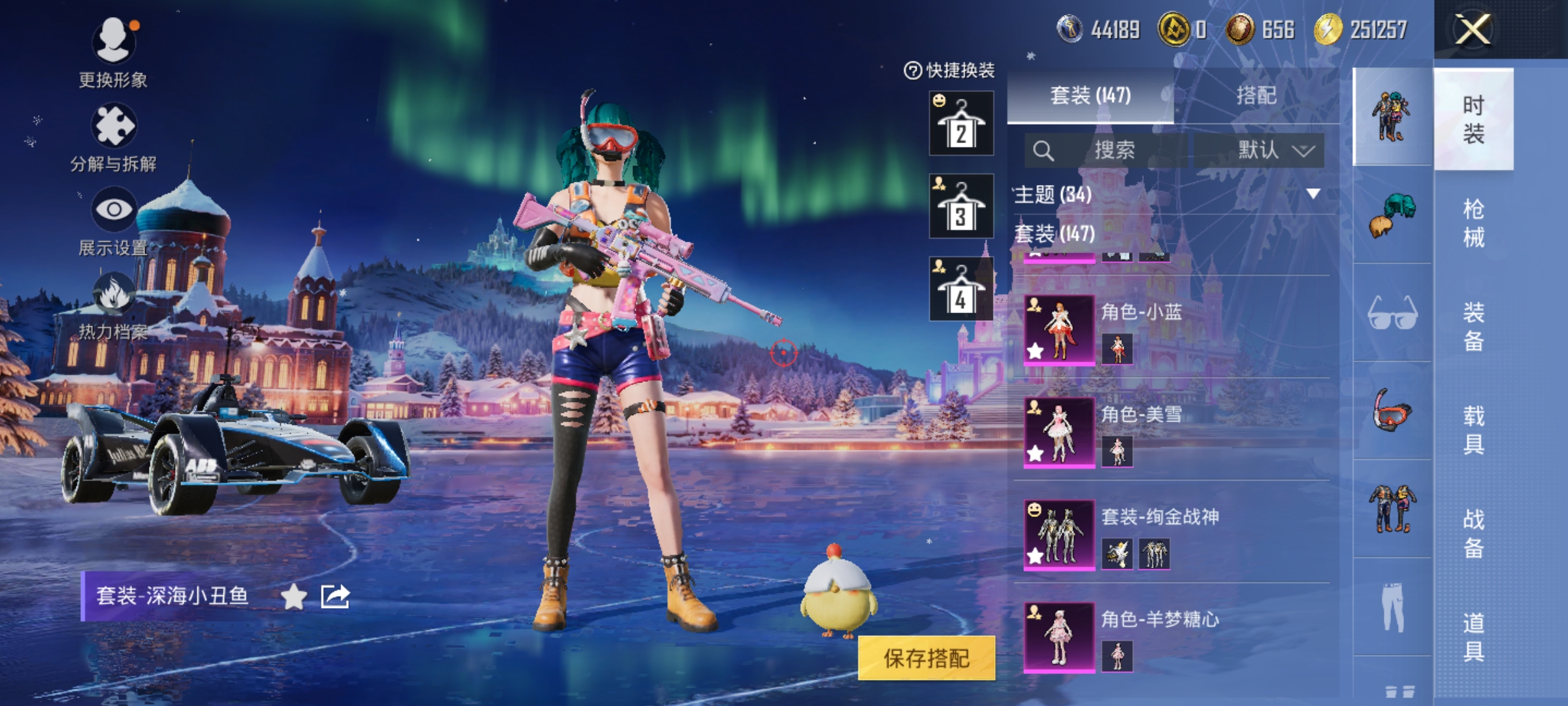Select quick outfit slot 3

961,207
